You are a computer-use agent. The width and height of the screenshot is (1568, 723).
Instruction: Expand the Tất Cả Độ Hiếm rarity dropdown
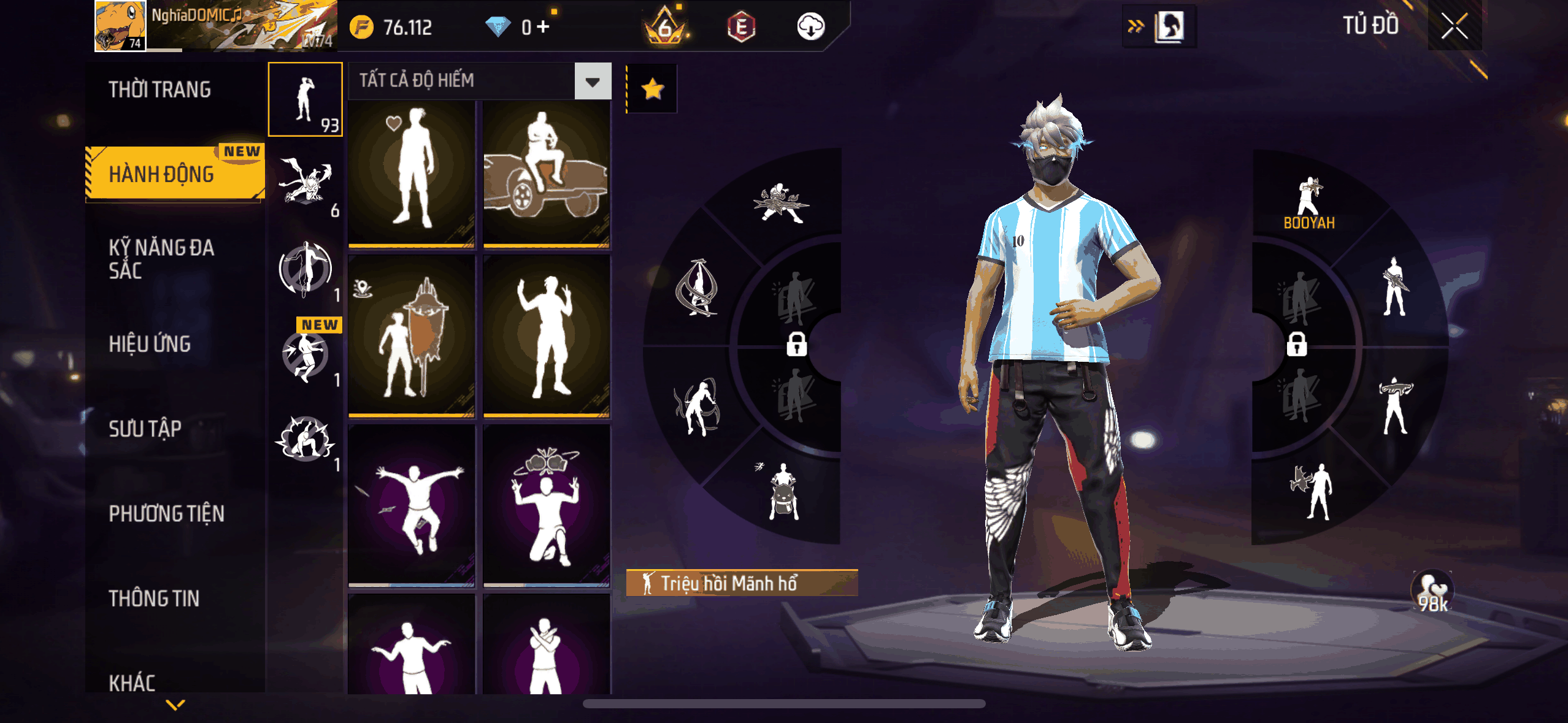(592, 81)
